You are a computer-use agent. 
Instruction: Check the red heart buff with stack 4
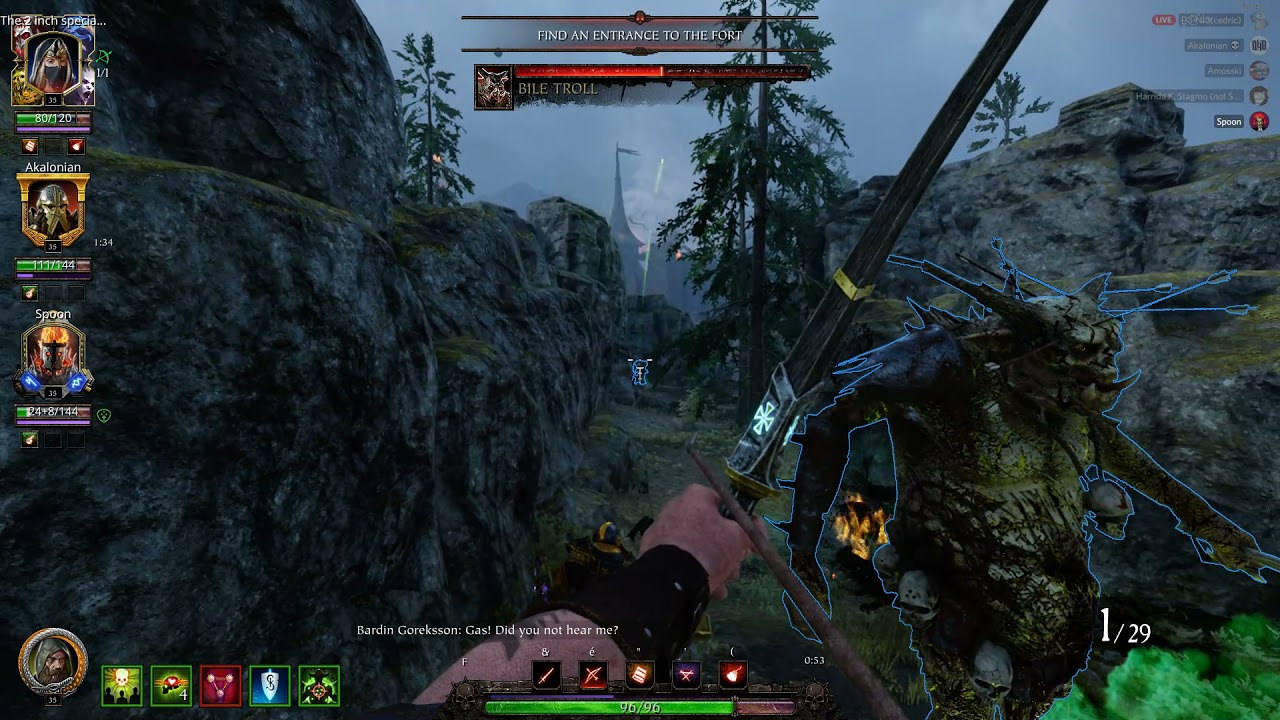click(171, 686)
